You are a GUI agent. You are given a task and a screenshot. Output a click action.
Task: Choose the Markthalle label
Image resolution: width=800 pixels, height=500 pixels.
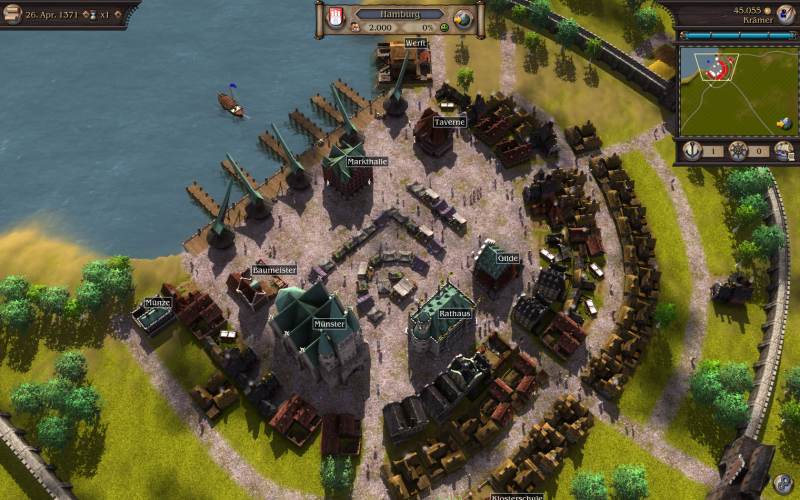(x=367, y=161)
